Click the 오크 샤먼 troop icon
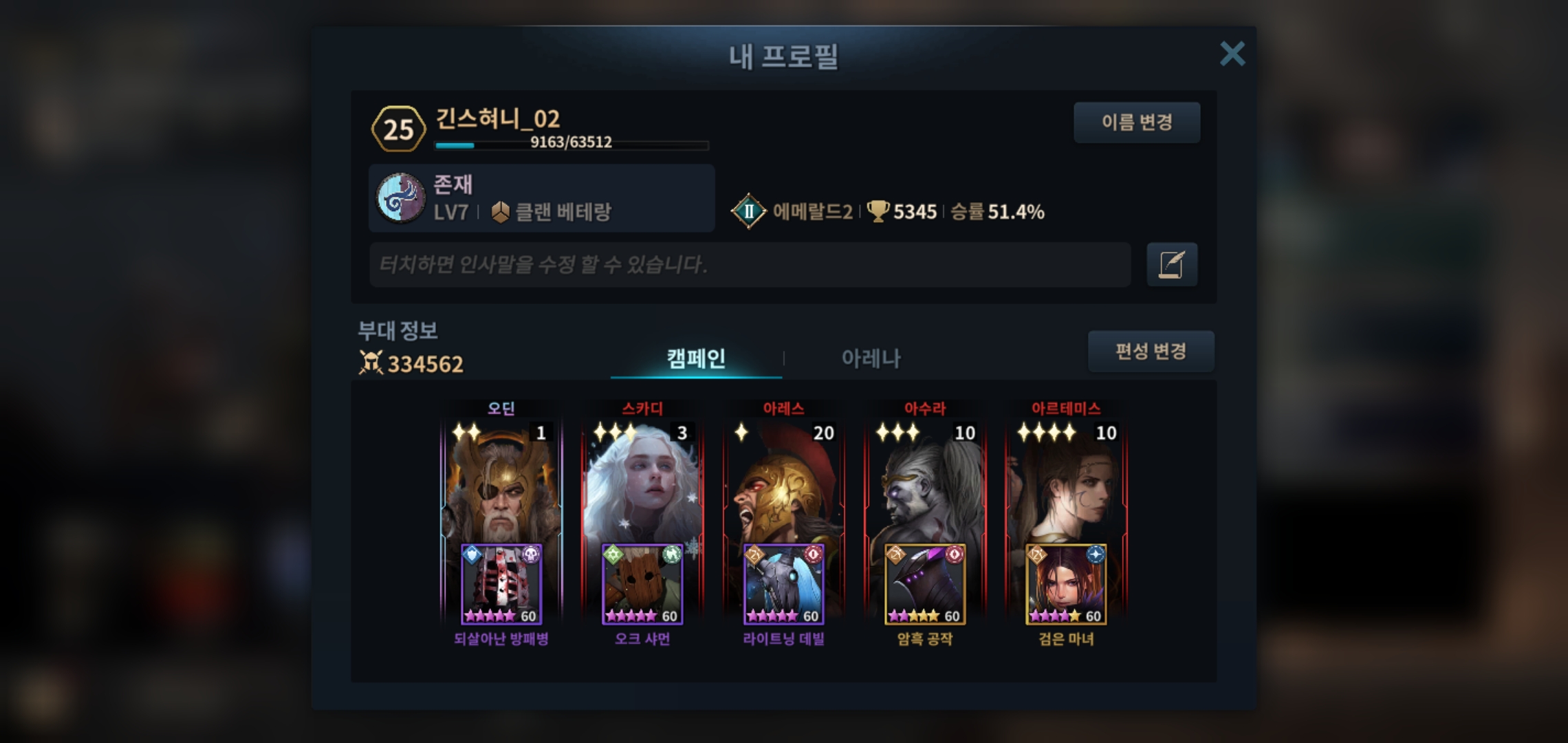This screenshot has height=743, width=1568. tap(642, 585)
